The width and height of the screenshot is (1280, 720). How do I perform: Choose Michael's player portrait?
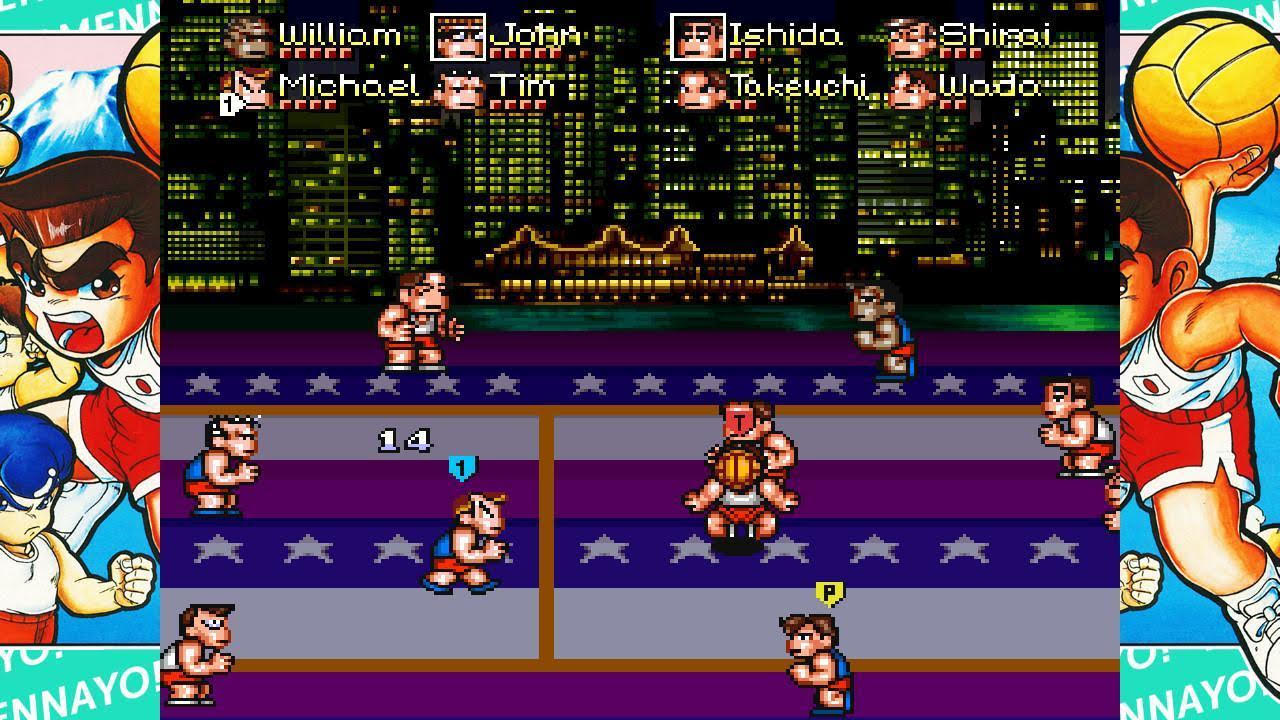pyautogui.click(x=250, y=88)
